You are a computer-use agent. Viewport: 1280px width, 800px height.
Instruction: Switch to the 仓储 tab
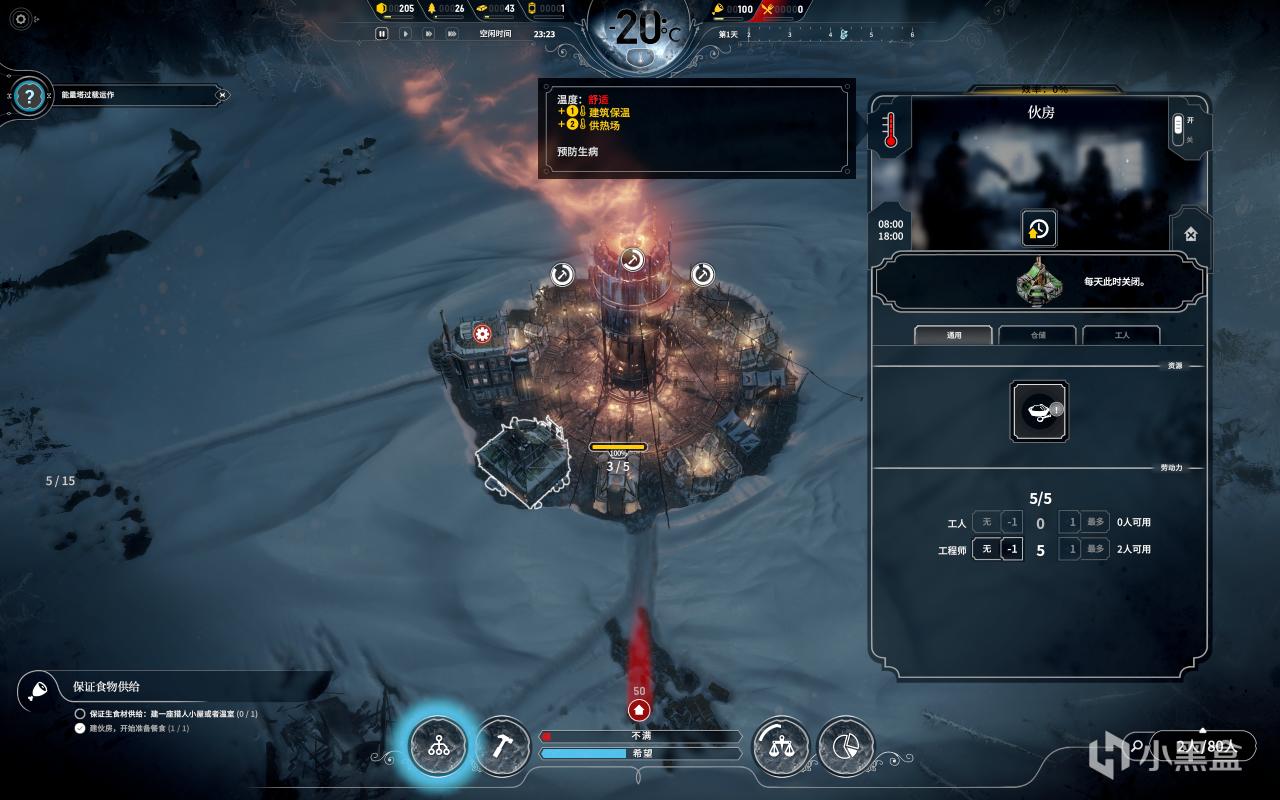[x=1037, y=335]
